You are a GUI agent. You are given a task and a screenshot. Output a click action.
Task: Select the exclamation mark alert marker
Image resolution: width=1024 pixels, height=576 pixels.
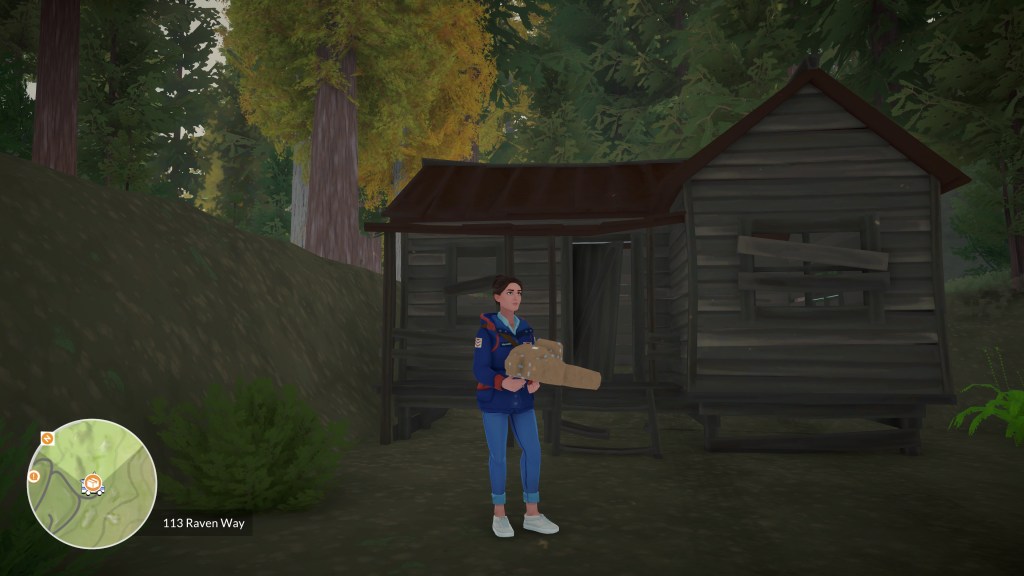point(33,476)
